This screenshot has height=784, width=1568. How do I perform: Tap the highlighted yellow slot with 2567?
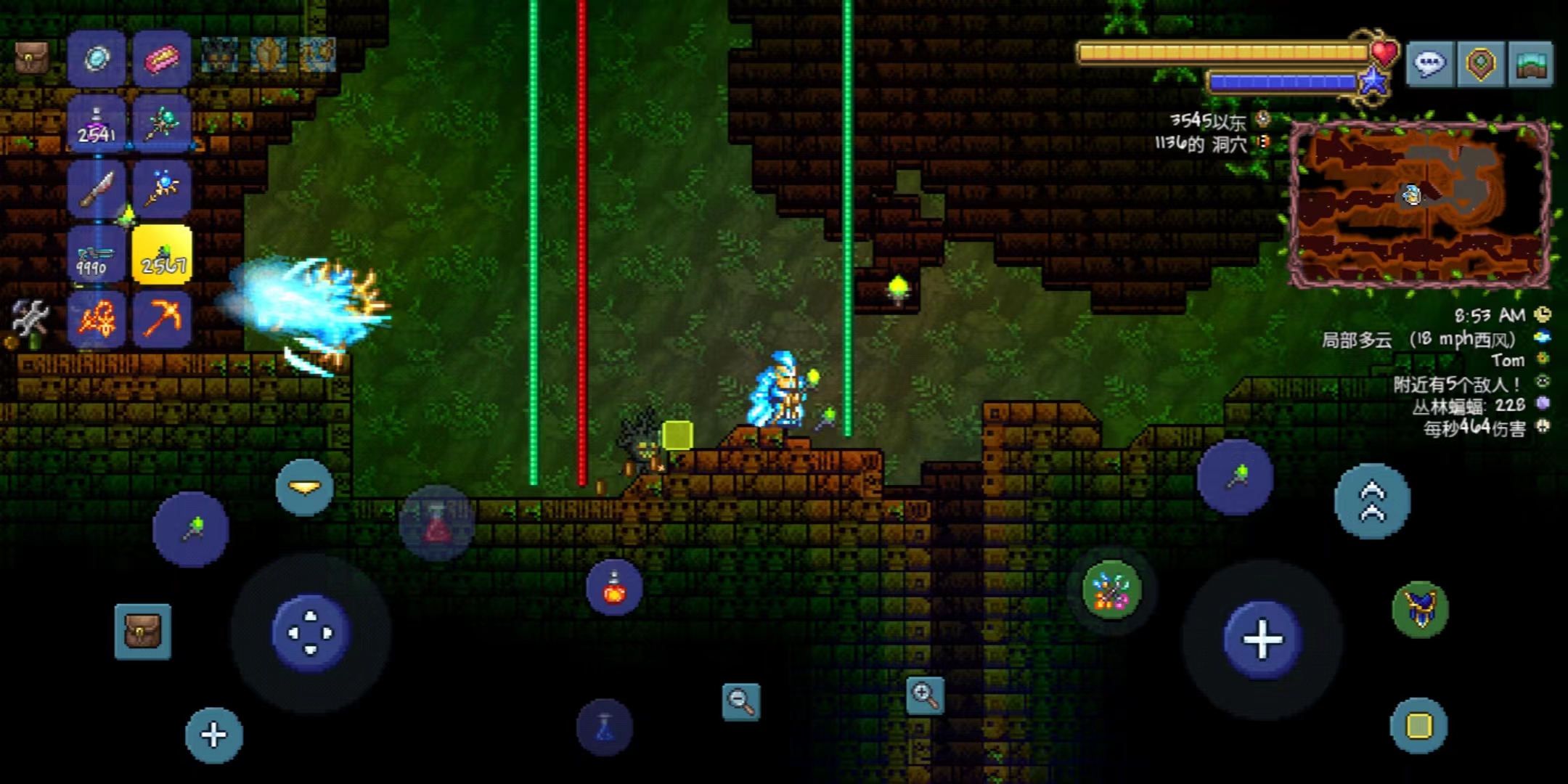pos(162,255)
